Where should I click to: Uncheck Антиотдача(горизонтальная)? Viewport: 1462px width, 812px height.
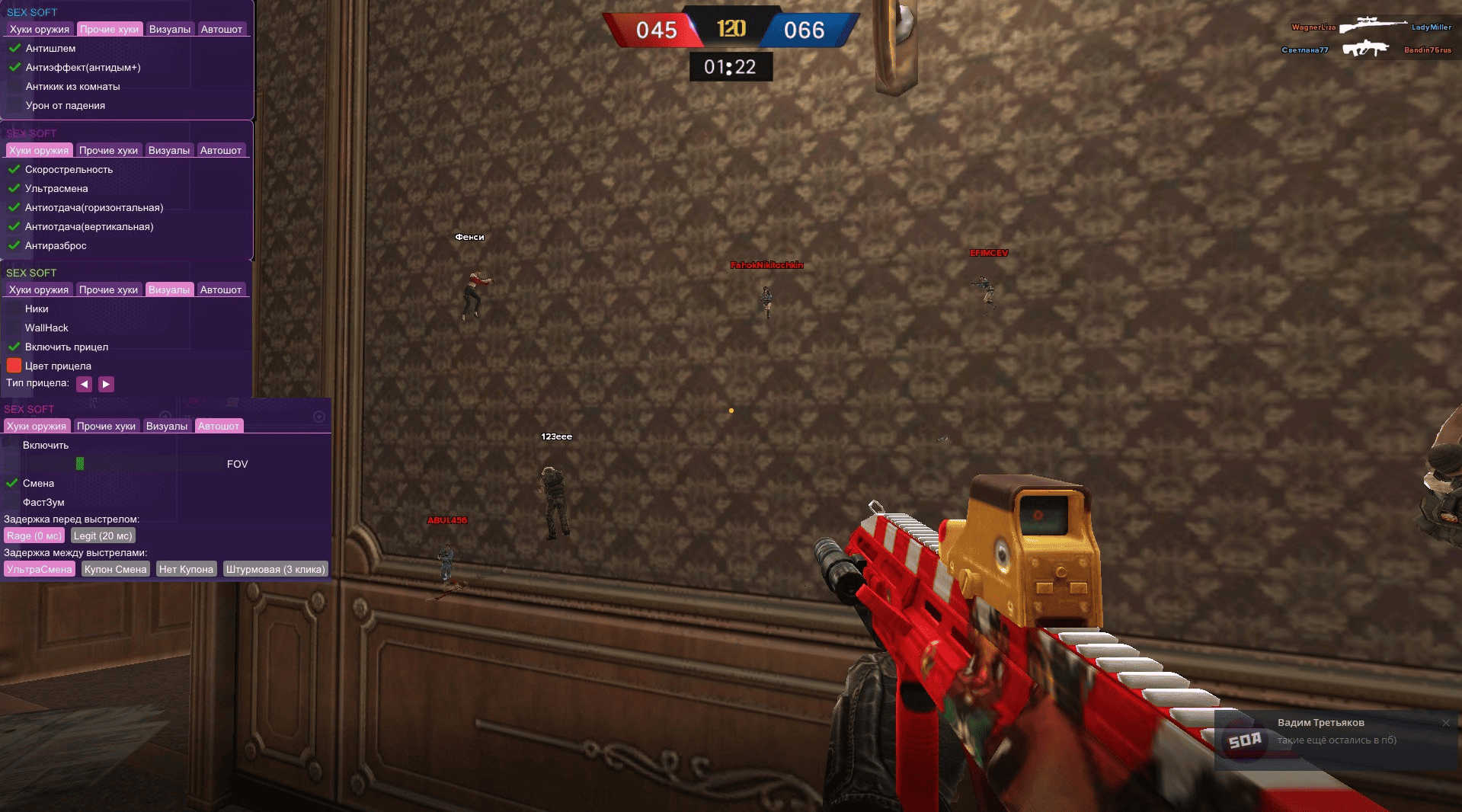pos(14,207)
